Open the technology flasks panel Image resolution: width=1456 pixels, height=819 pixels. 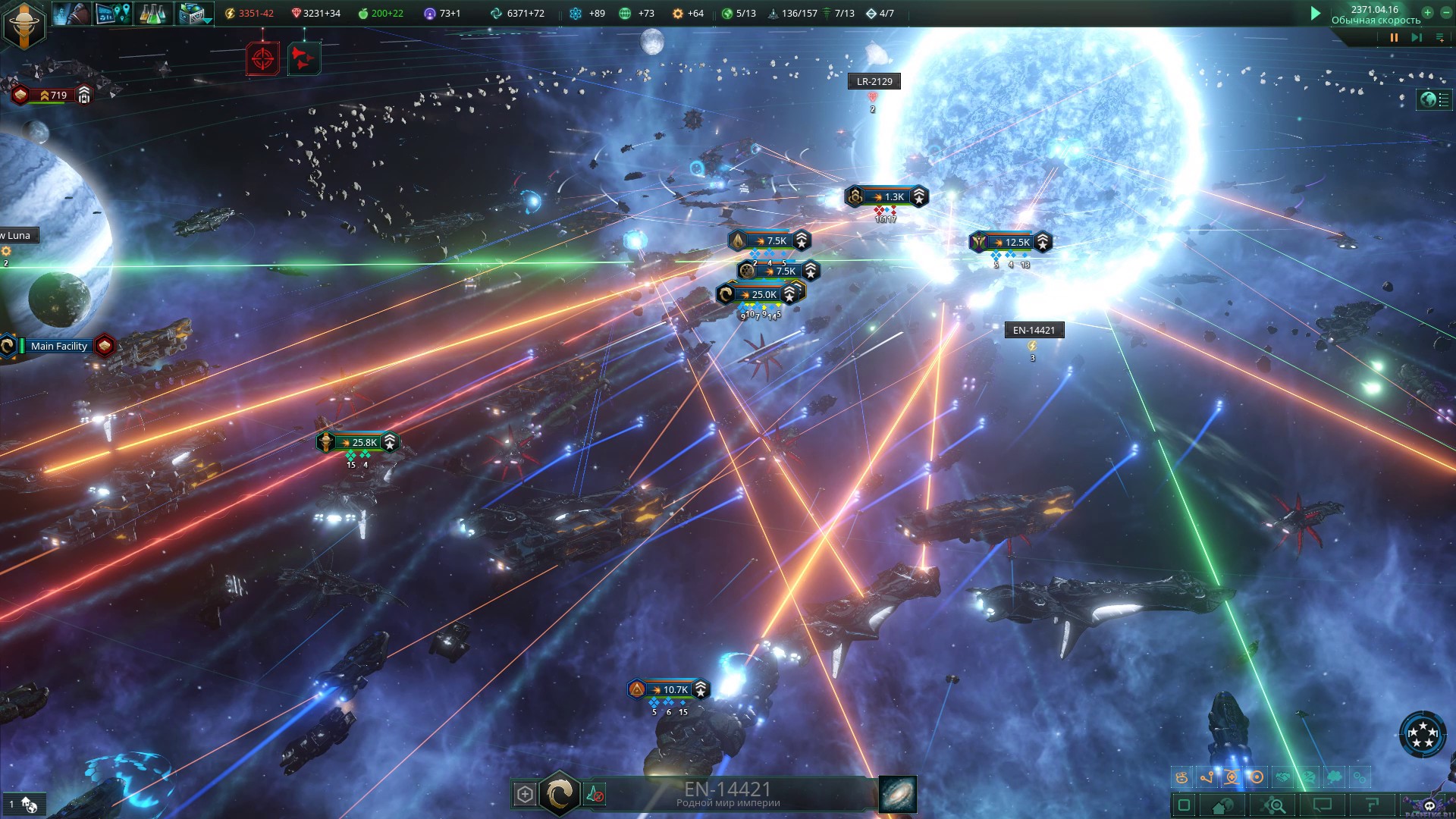pos(152,13)
